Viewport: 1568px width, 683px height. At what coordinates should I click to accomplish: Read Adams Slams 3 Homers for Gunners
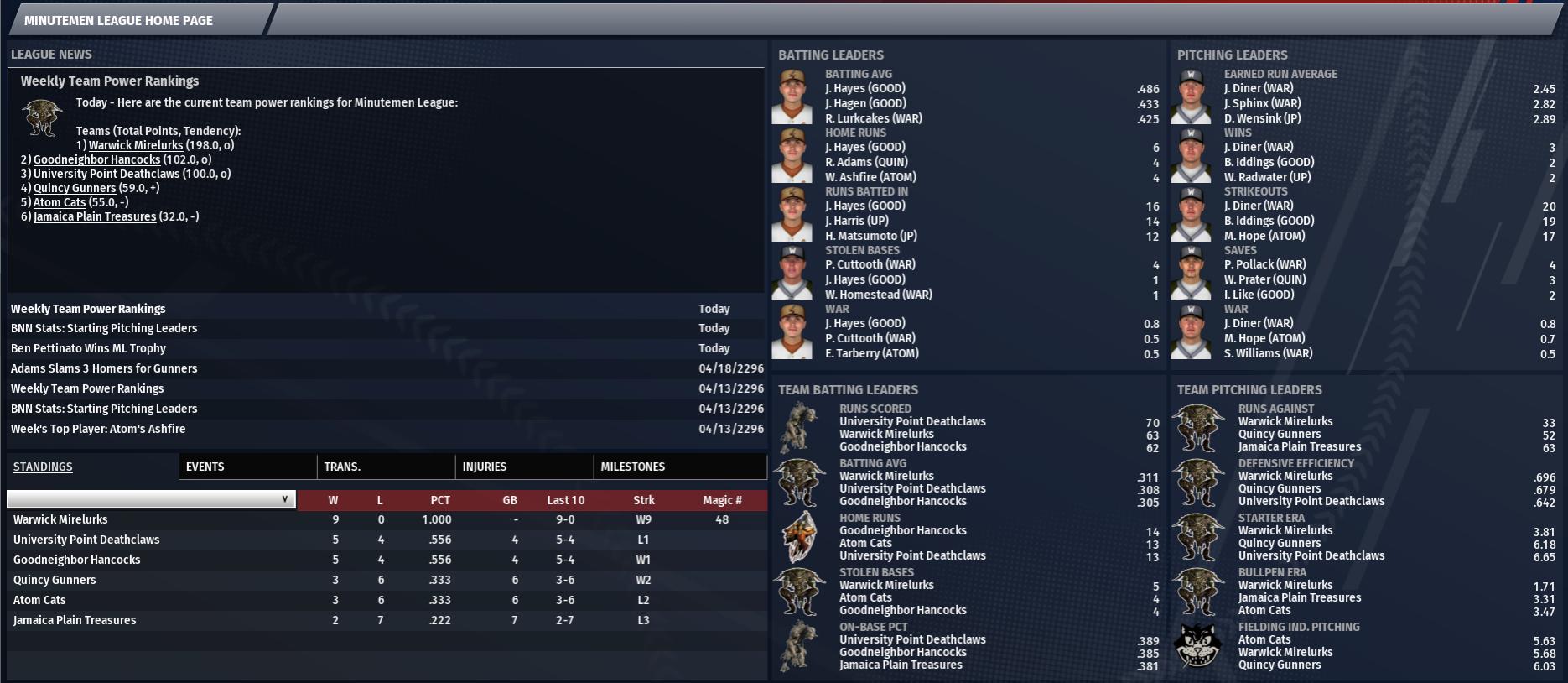104,368
